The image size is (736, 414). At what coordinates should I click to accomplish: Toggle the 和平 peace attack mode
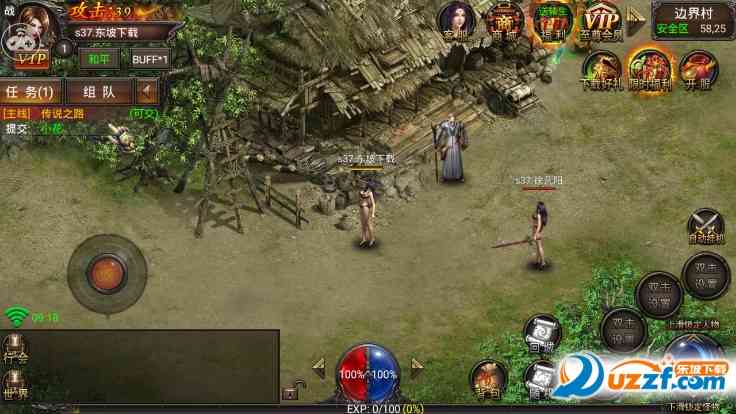point(97,57)
